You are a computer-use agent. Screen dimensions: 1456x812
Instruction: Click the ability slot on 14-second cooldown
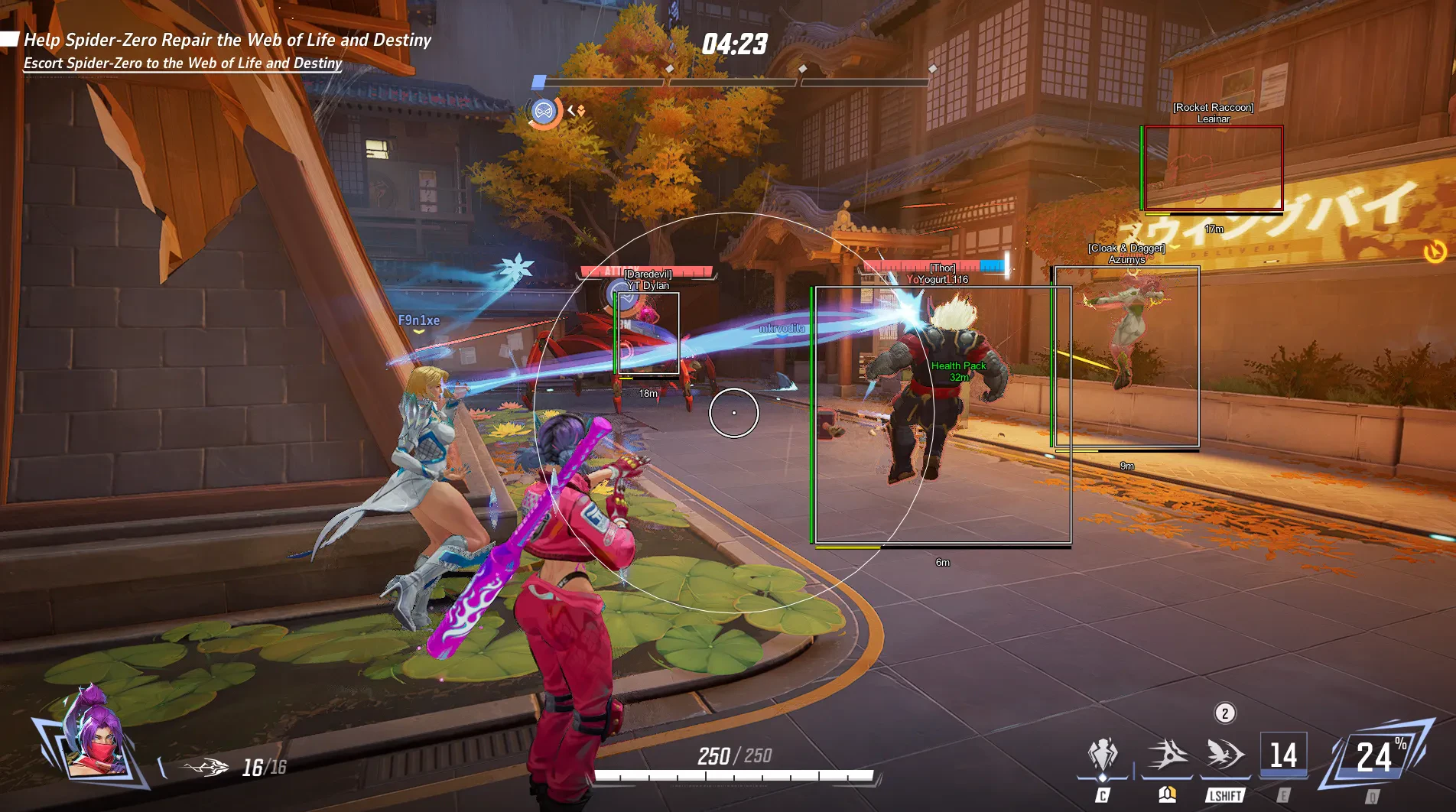click(x=1283, y=757)
